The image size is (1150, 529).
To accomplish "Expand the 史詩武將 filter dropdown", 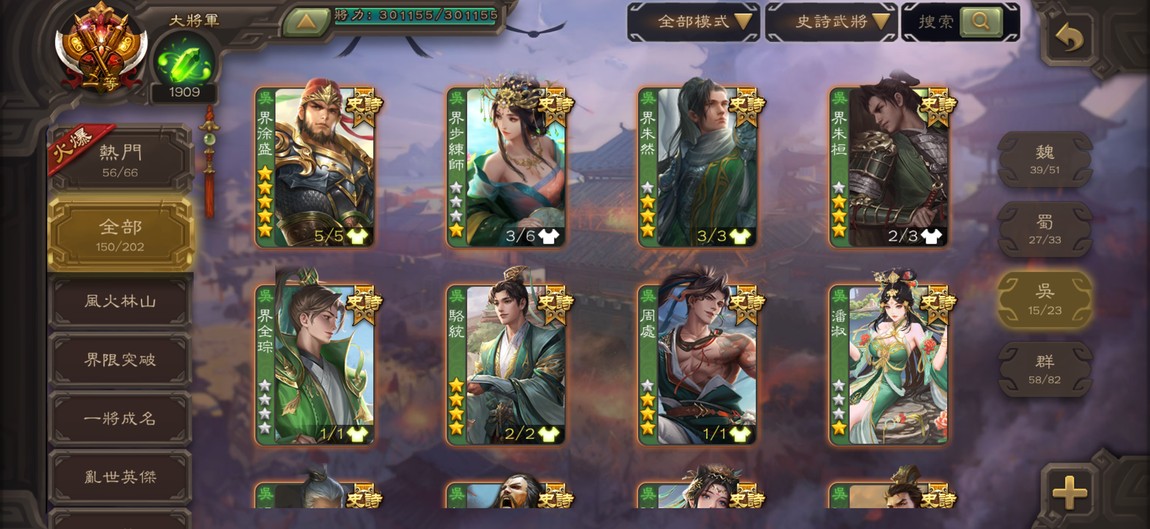I will (x=830, y=21).
